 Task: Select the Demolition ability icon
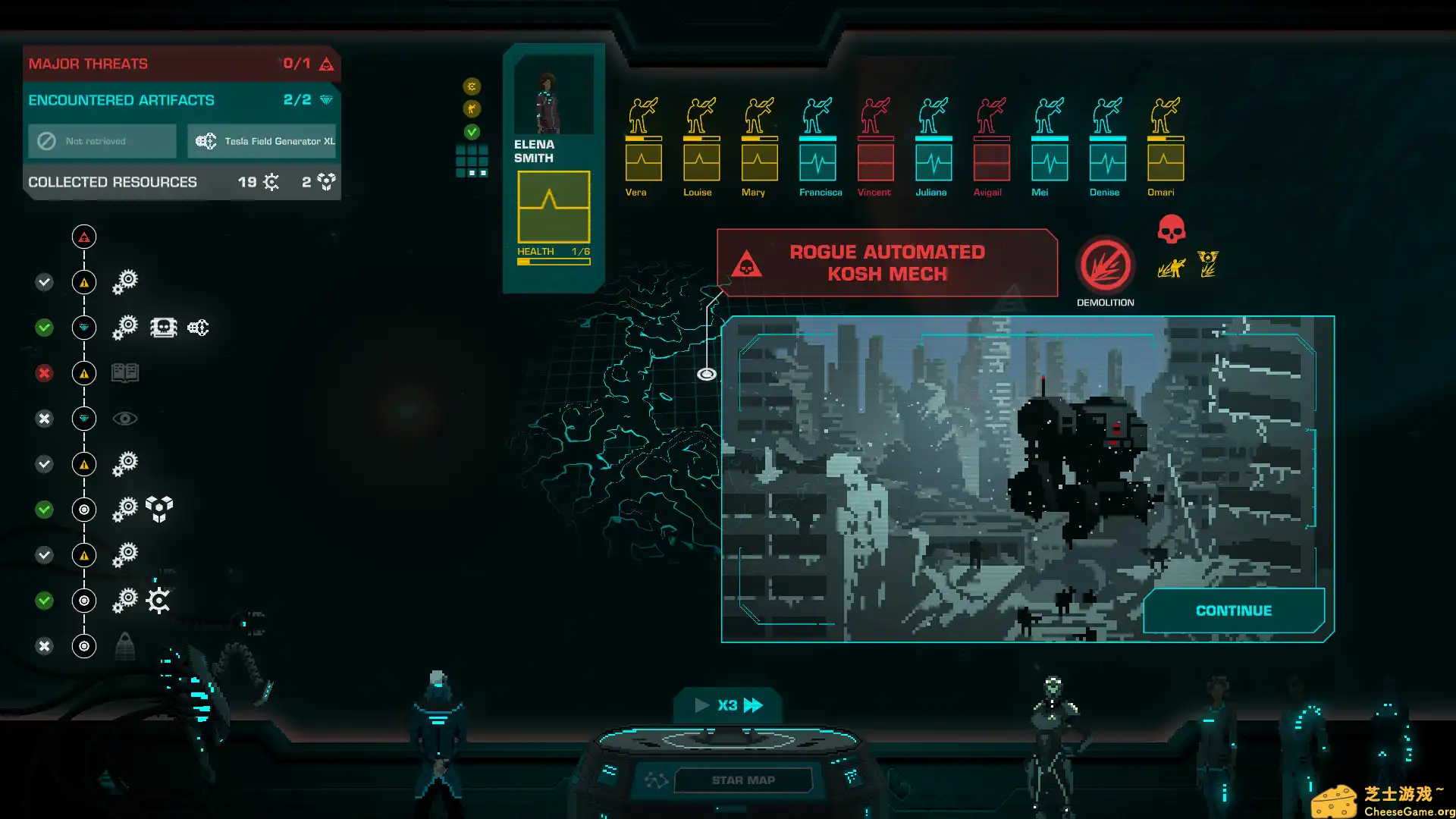coord(1105,266)
